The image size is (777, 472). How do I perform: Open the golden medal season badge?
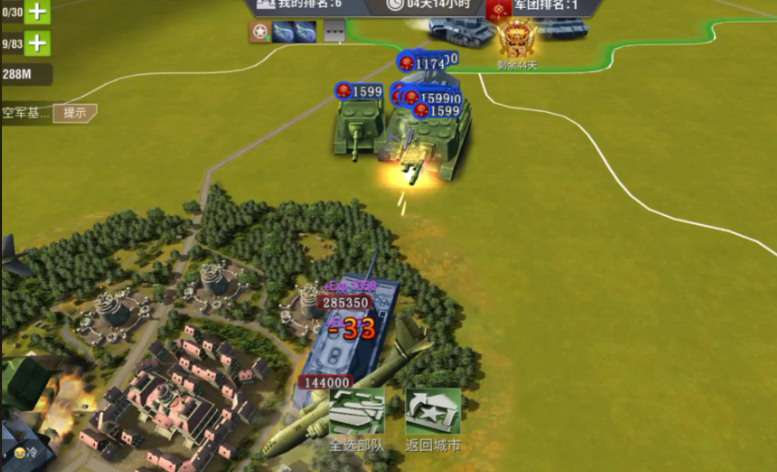tap(517, 42)
